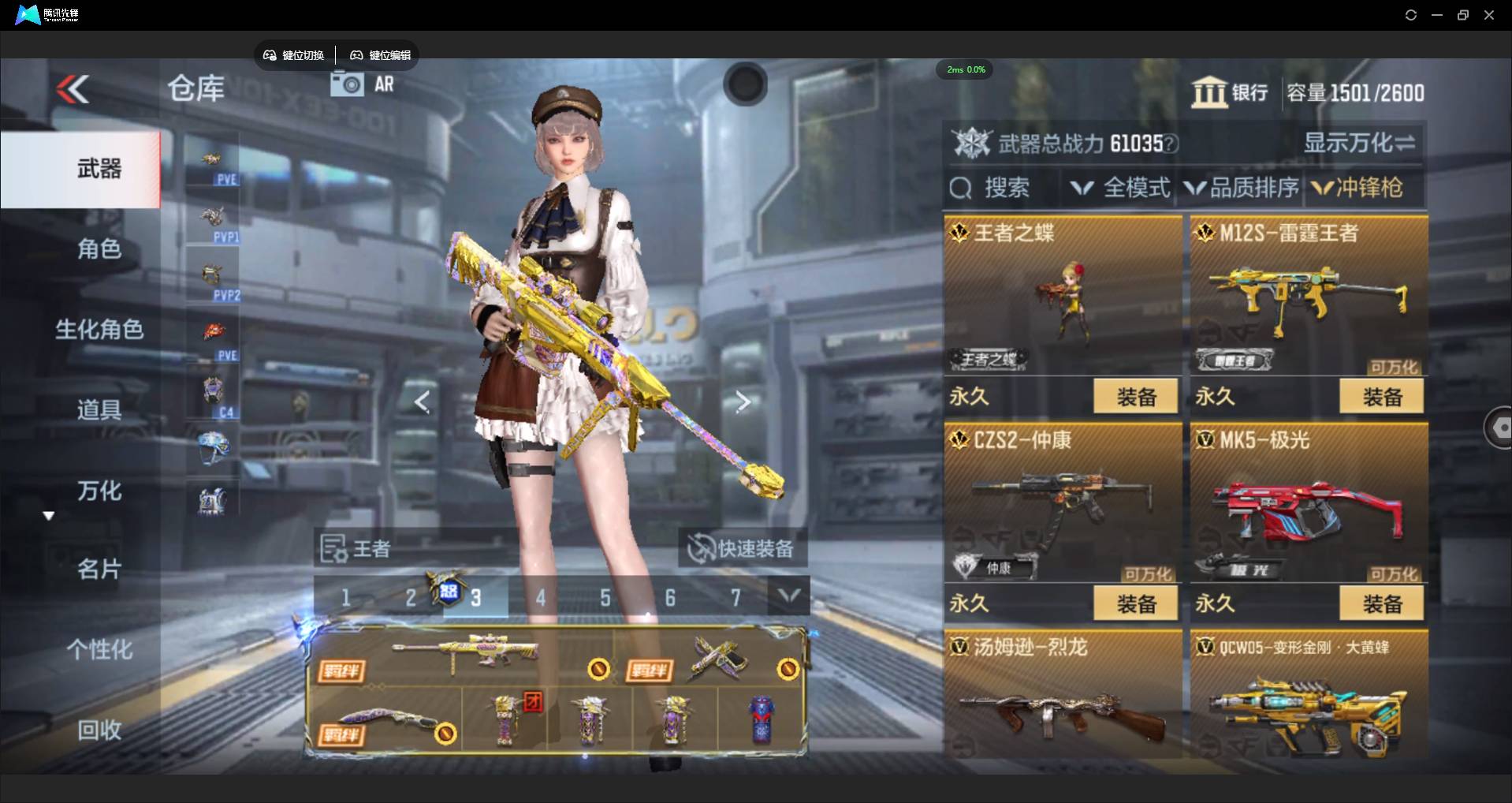Open the 角色 character tab
This screenshot has height=803, width=1512.
click(99, 249)
